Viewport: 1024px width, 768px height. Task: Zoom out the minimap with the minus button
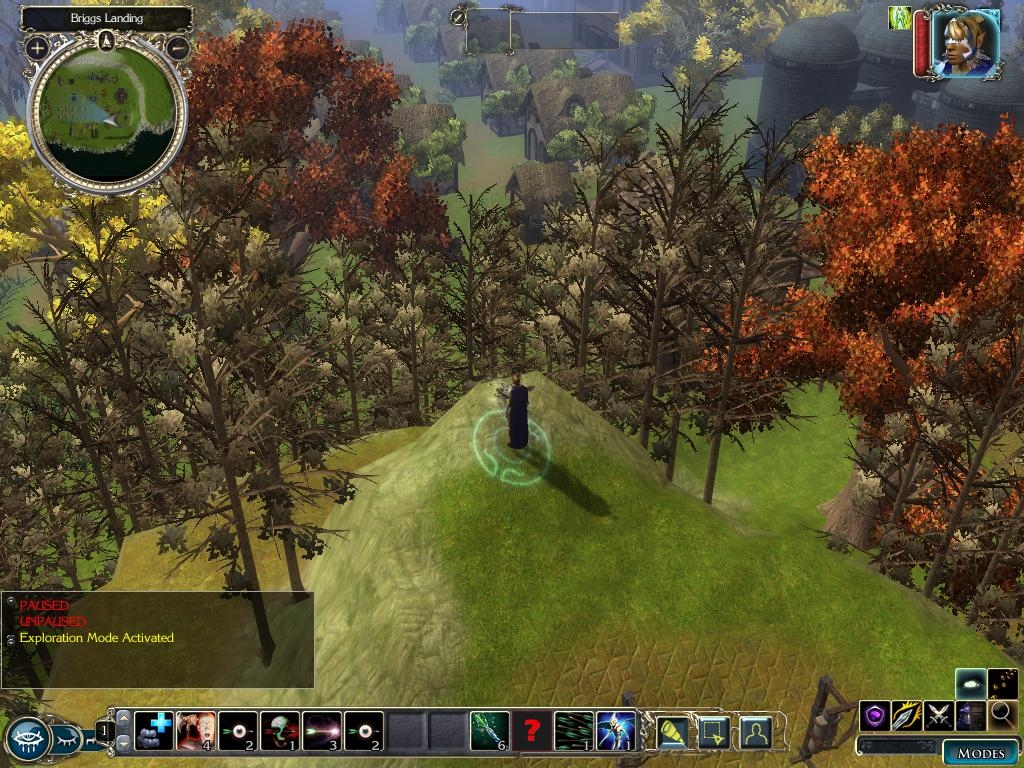point(178,47)
